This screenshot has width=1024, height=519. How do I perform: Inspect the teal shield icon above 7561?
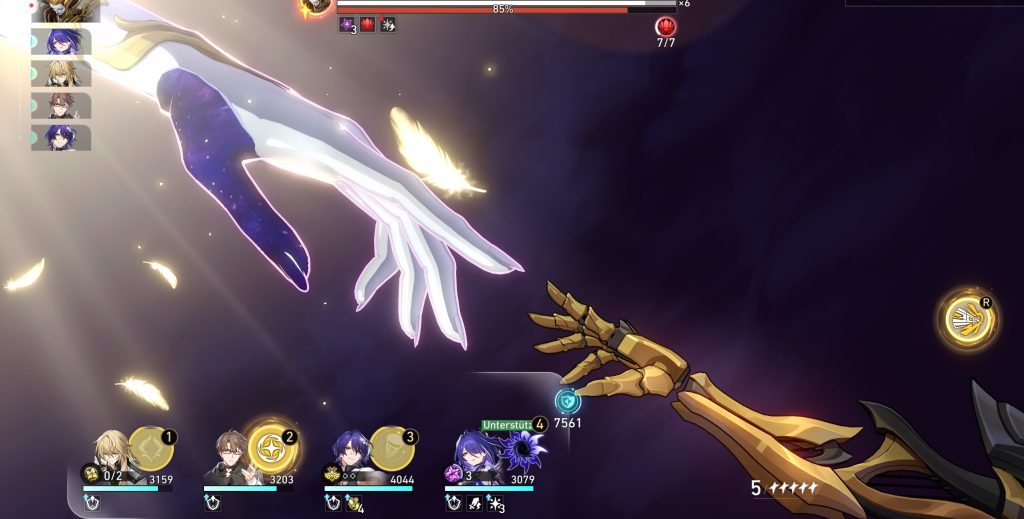568,401
